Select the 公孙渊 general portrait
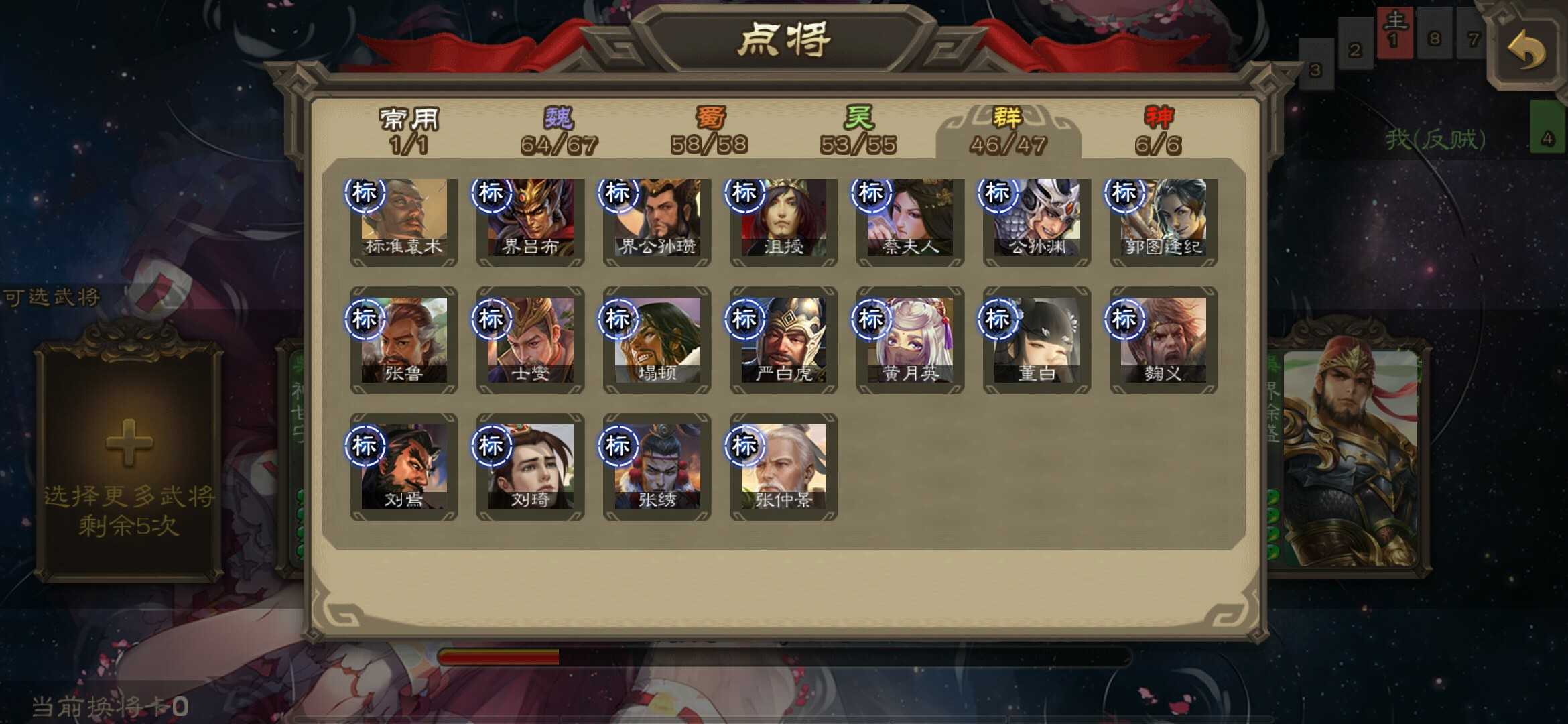The width and height of the screenshot is (1568, 724). tap(1035, 221)
